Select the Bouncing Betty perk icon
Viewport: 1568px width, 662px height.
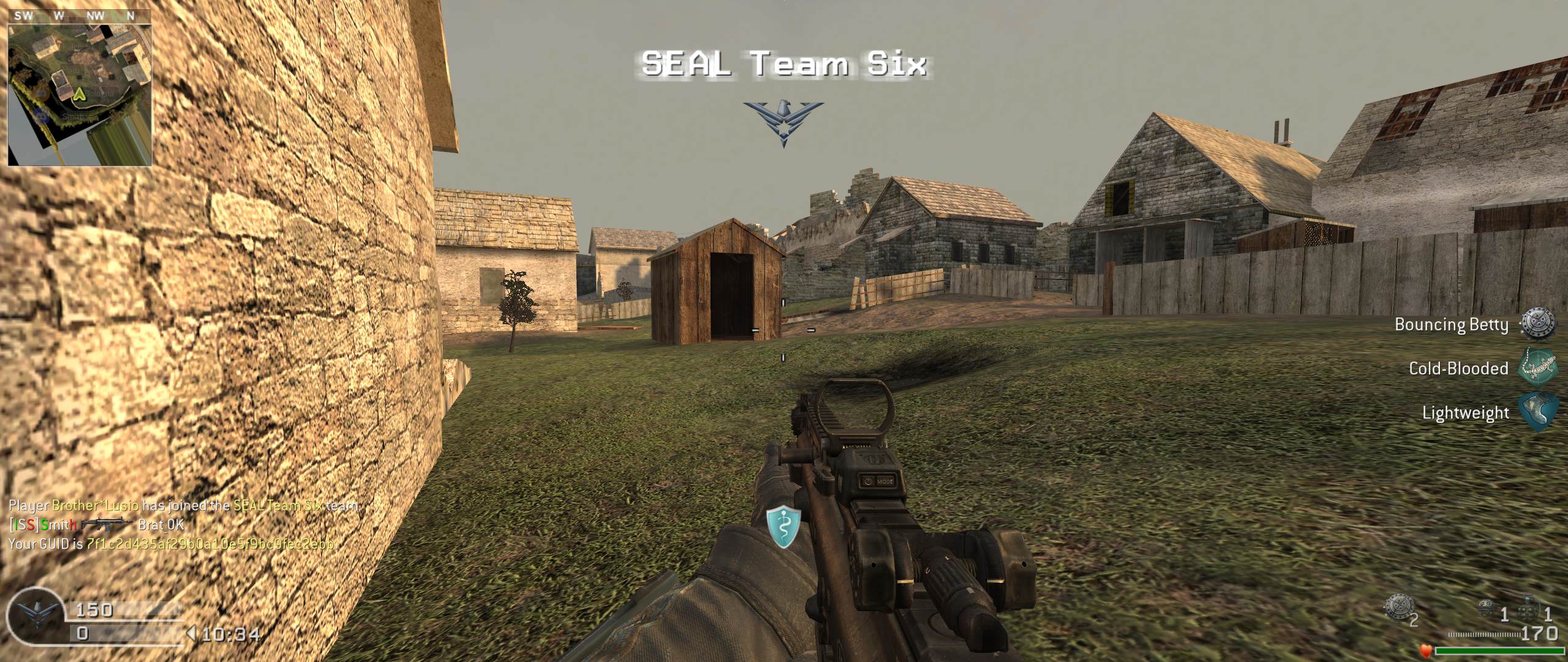click(1537, 324)
